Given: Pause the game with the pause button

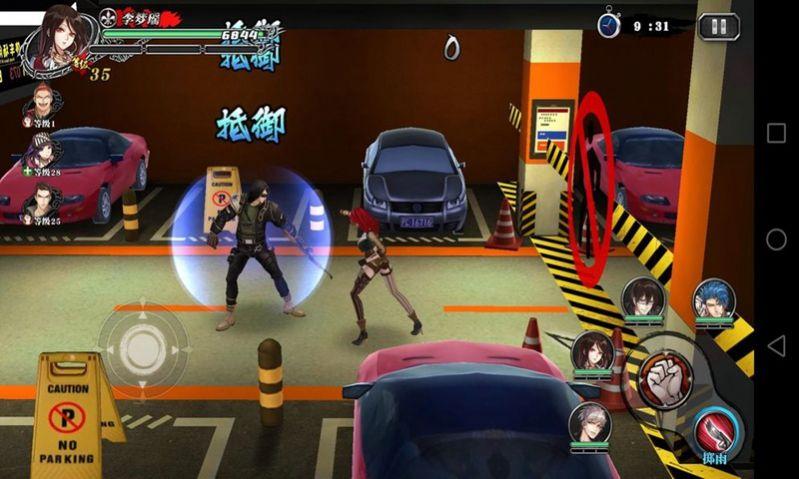Looking at the screenshot, I should point(718,26).
